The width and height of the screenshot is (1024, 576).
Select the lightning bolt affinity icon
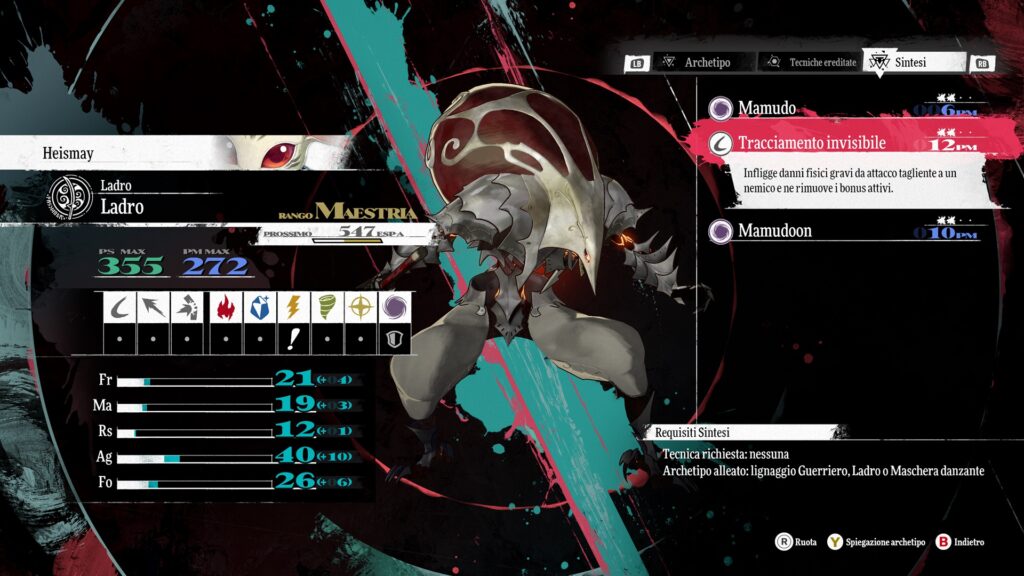pos(292,307)
